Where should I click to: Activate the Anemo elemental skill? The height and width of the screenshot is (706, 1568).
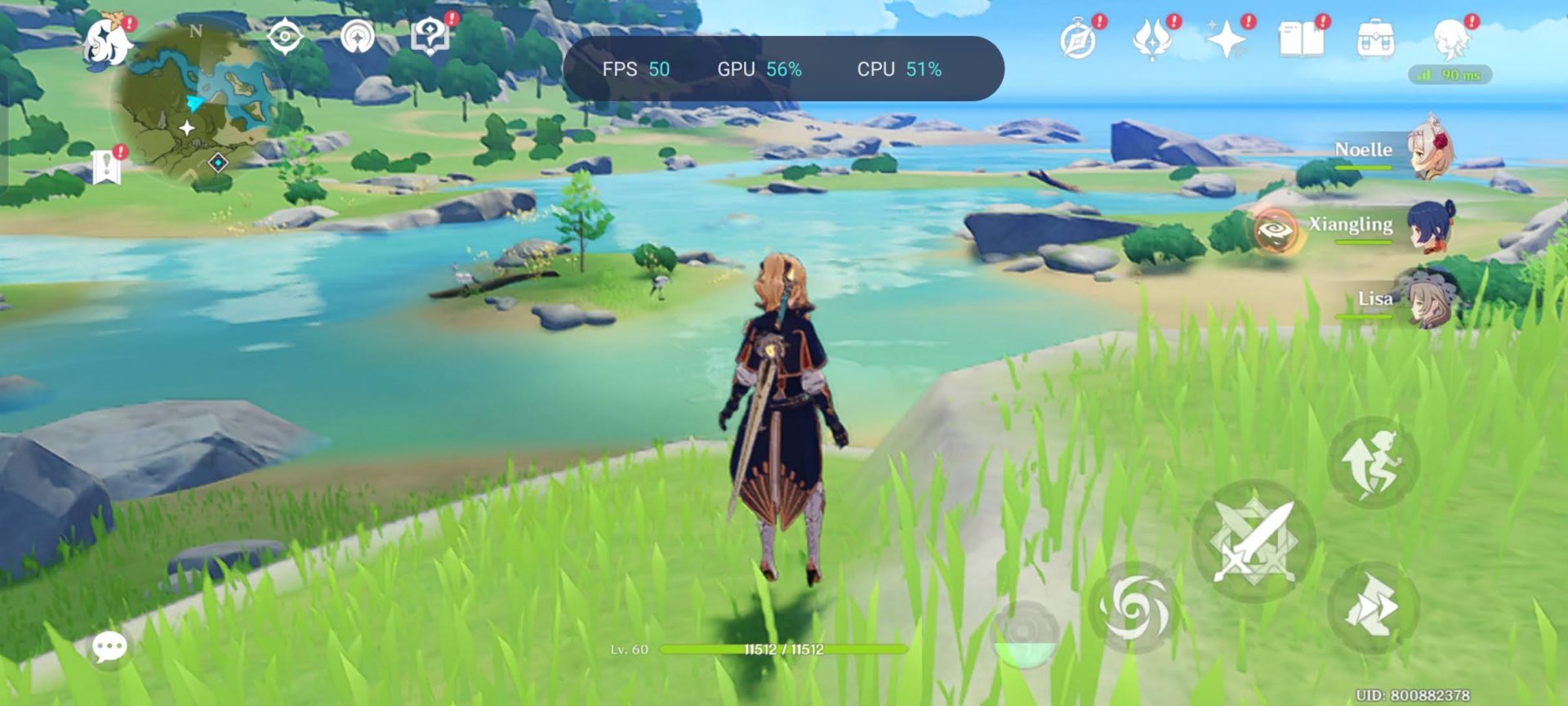[x=1134, y=609]
